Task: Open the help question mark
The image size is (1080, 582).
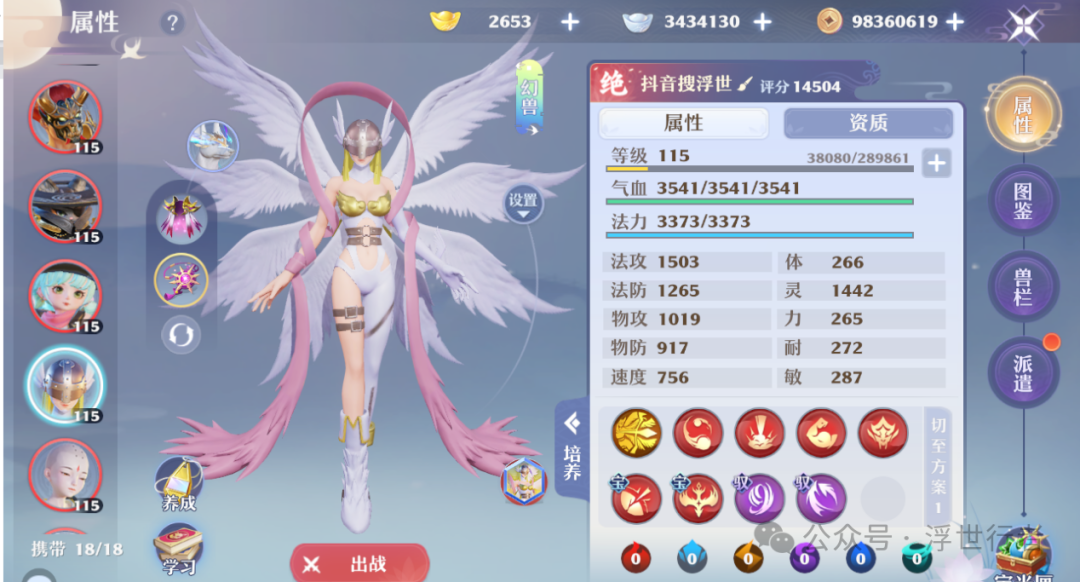Action: coord(173,23)
